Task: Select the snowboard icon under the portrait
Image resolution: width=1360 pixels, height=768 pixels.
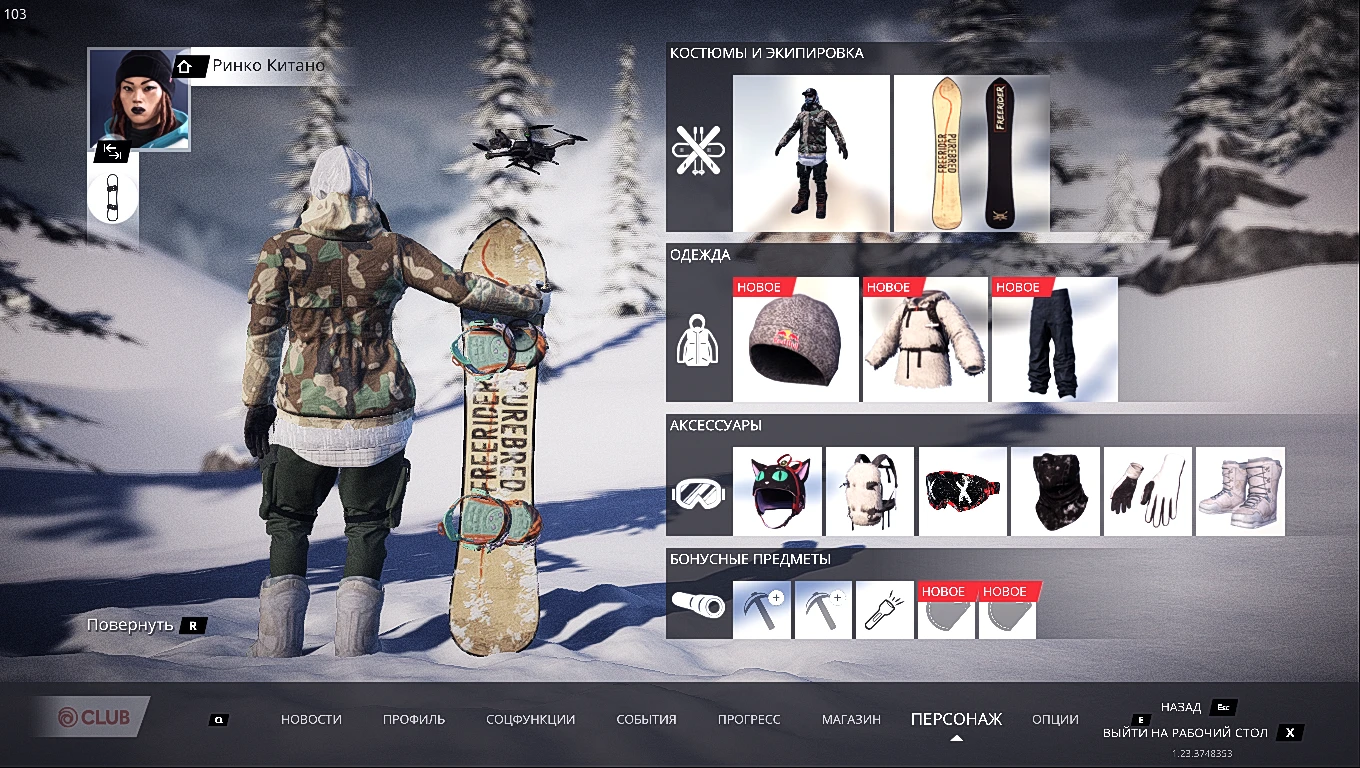Action: click(112, 196)
